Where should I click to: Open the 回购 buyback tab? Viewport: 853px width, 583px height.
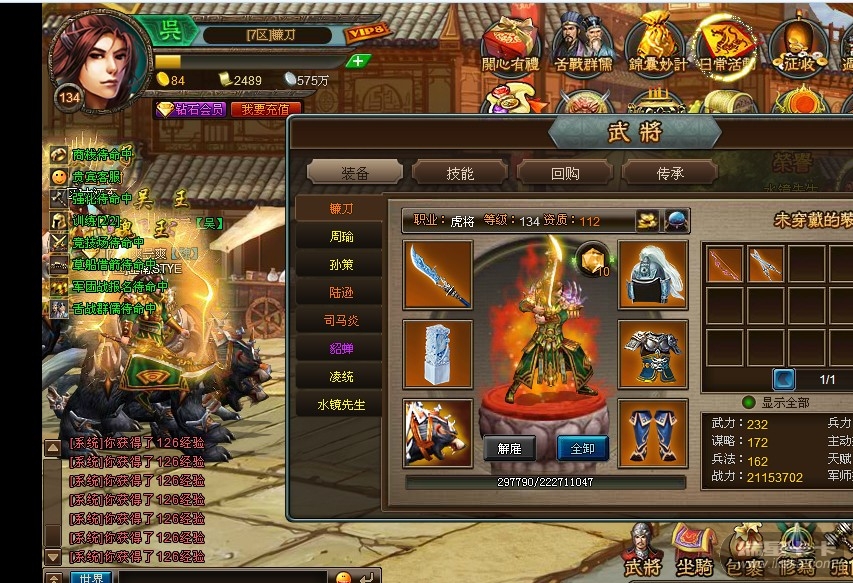[x=565, y=173]
